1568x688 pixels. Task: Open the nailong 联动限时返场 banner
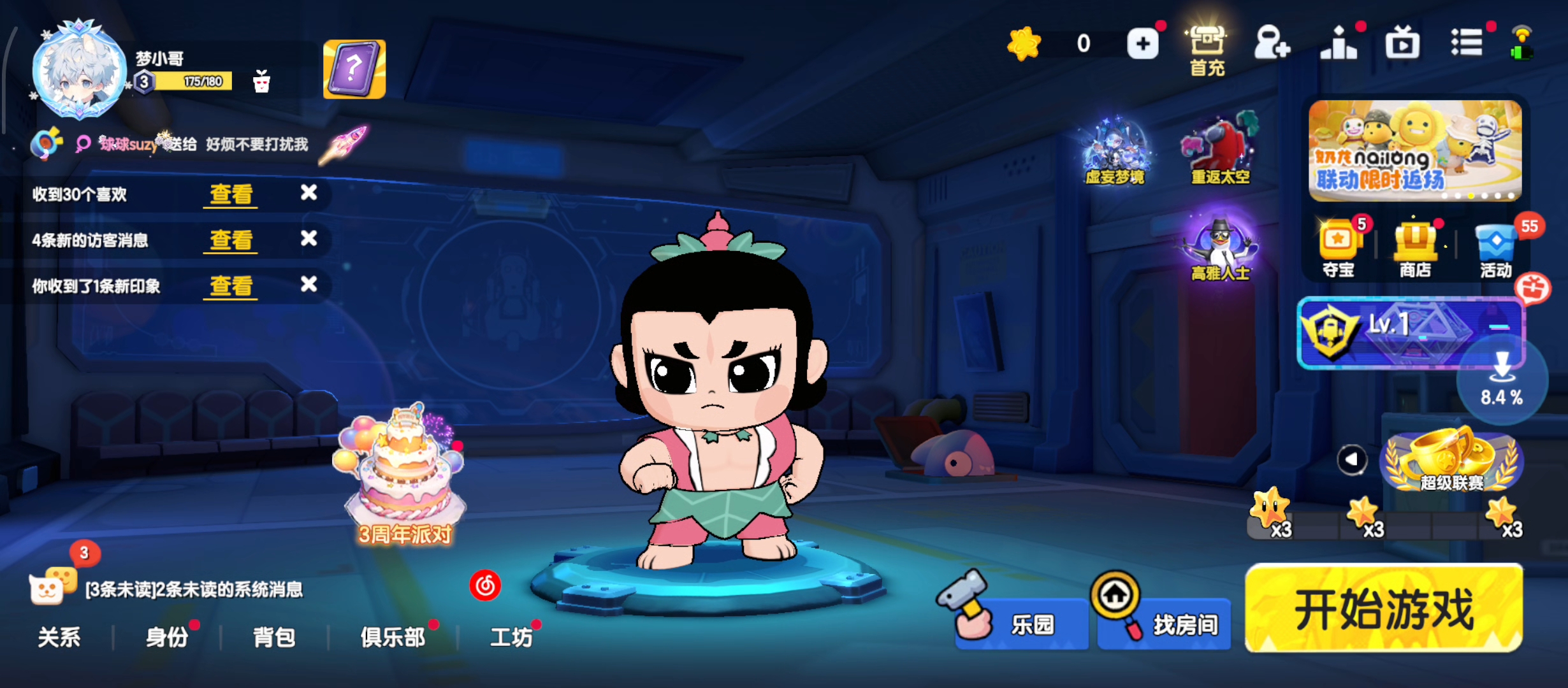click(x=1415, y=150)
